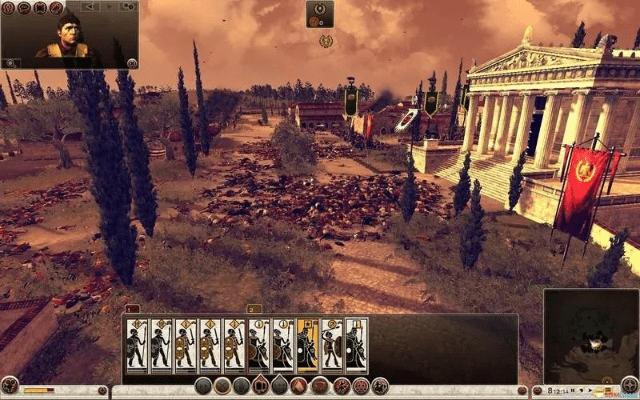The width and height of the screenshot is (640, 400).
Task: Open the battle minimap
Action: pos(590,335)
